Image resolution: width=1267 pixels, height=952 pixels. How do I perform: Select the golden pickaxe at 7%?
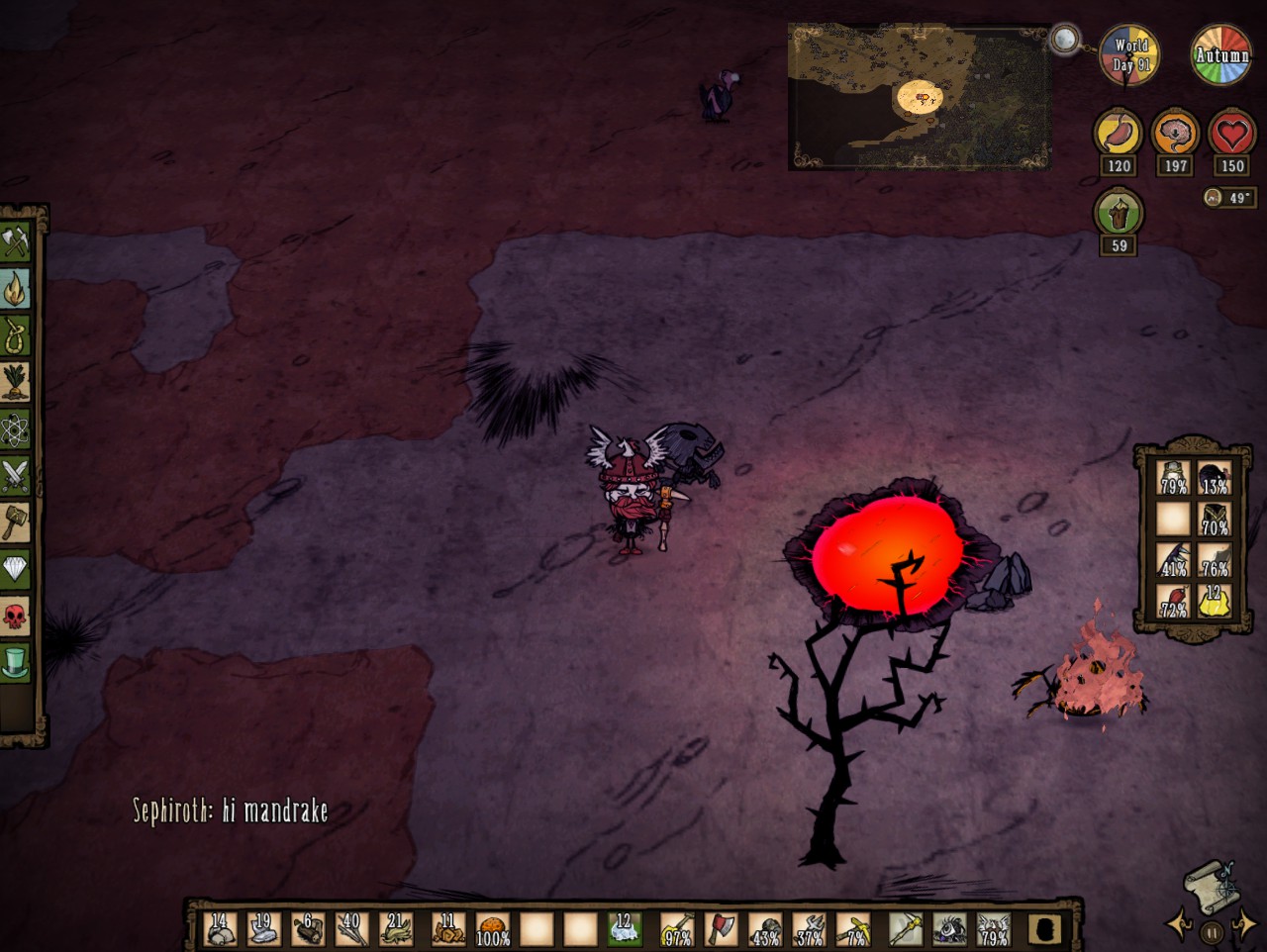click(854, 930)
